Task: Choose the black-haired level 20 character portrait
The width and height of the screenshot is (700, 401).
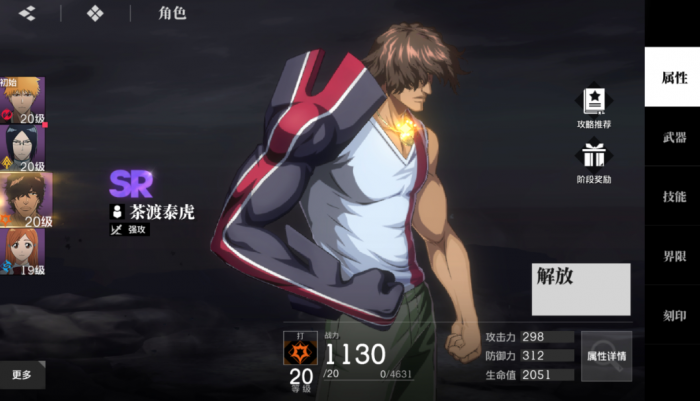Action: pos(22,148)
